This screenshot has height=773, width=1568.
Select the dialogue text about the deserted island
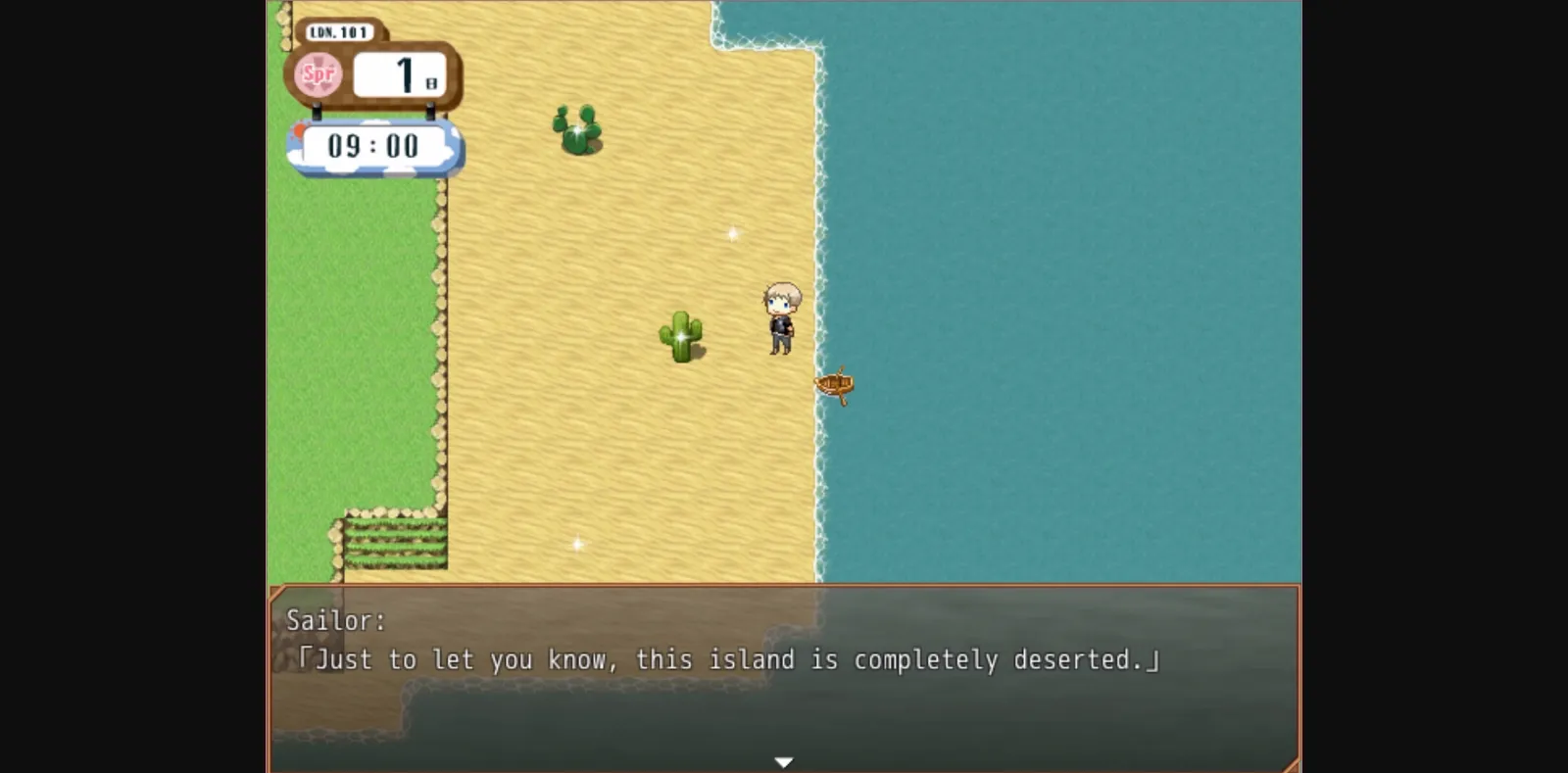[x=730, y=659]
